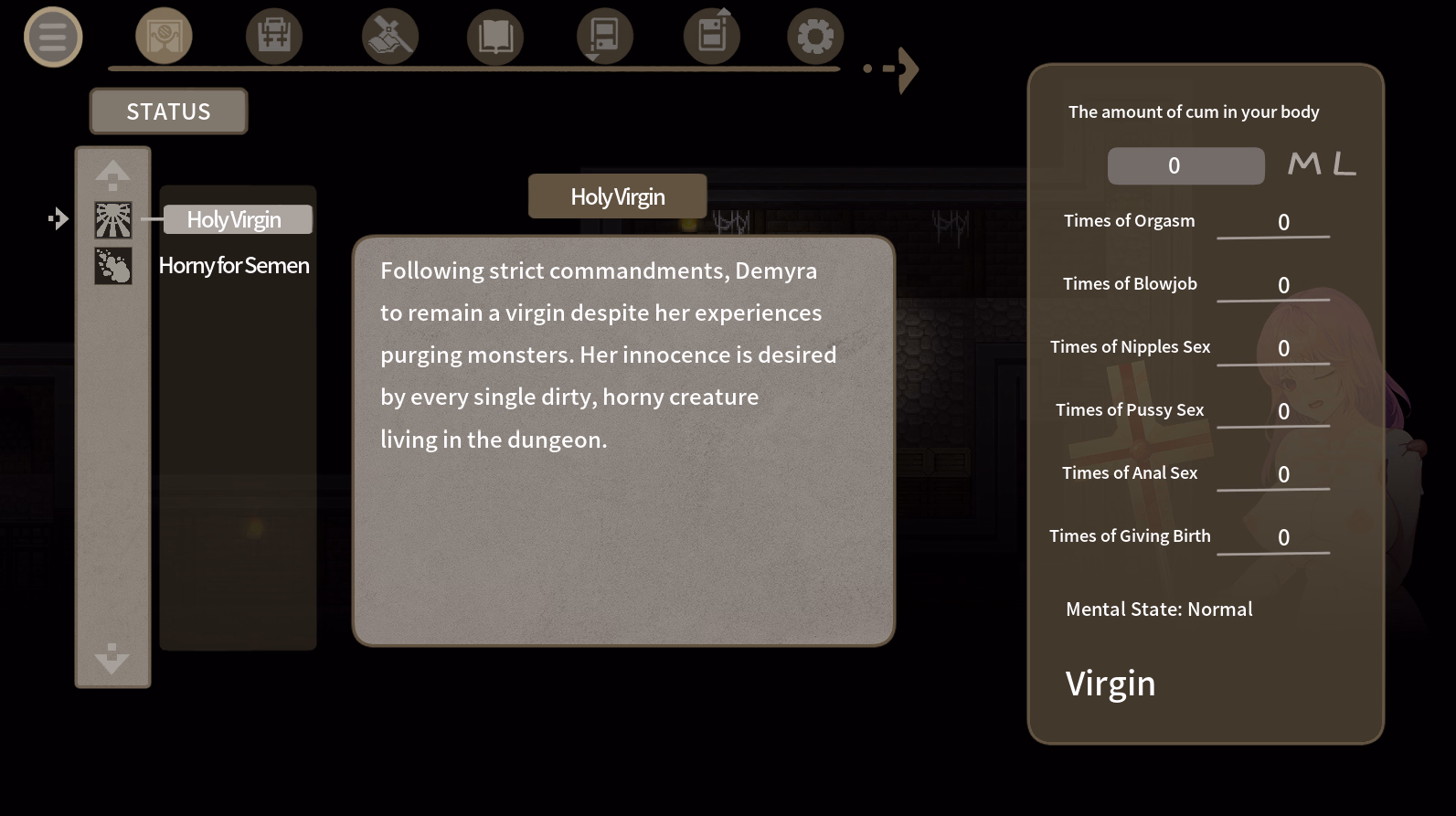Viewport: 1456px width, 816px height.
Task: Click the up arrow to scroll trait list
Action: pos(112,174)
